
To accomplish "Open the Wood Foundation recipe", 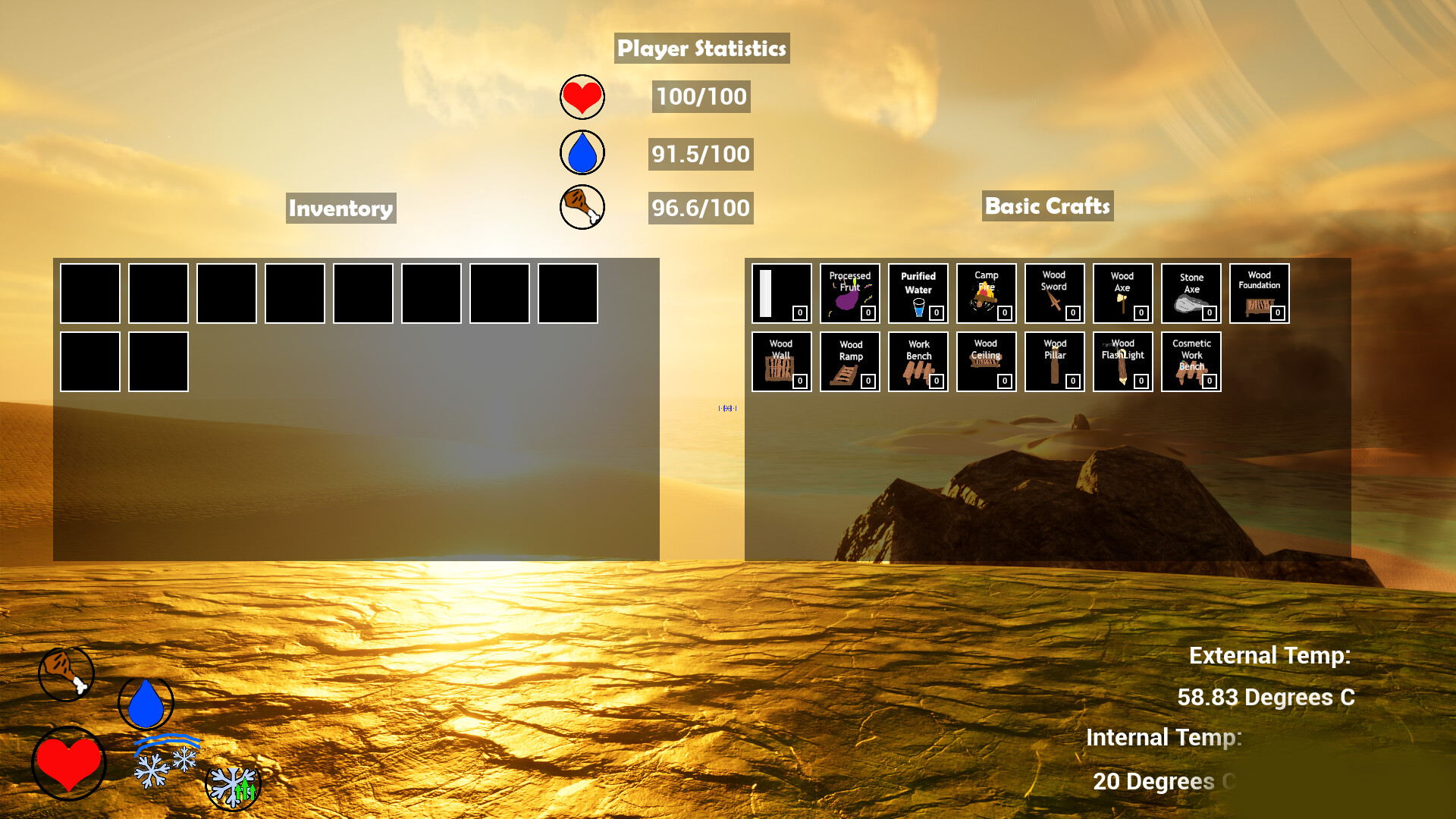I will [1259, 293].
